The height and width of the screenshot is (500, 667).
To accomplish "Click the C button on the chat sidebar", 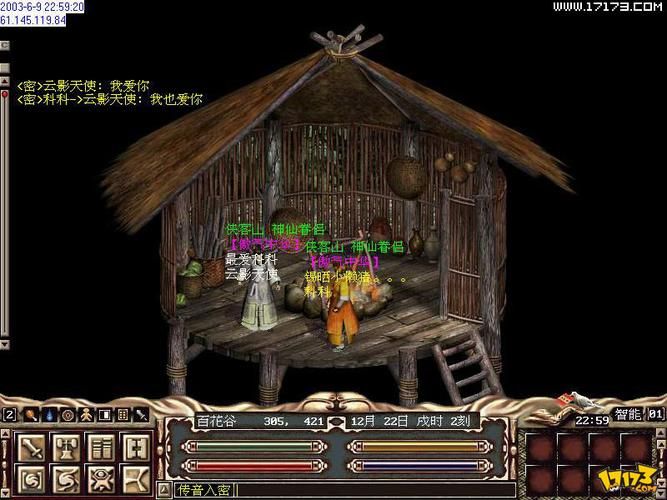I will 5,46.
